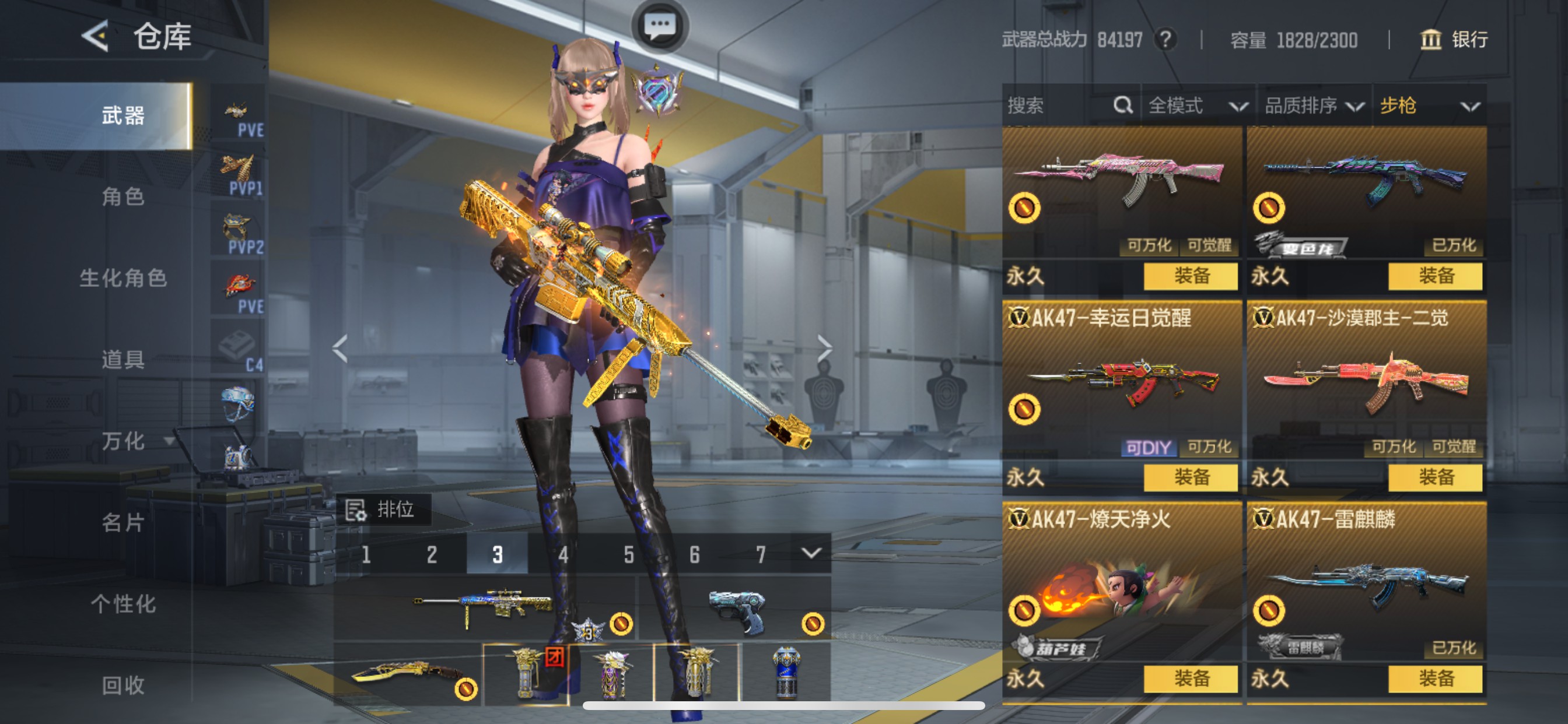Open the 排位 ranked loadout settings
The image size is (1568, 724).
383,509
